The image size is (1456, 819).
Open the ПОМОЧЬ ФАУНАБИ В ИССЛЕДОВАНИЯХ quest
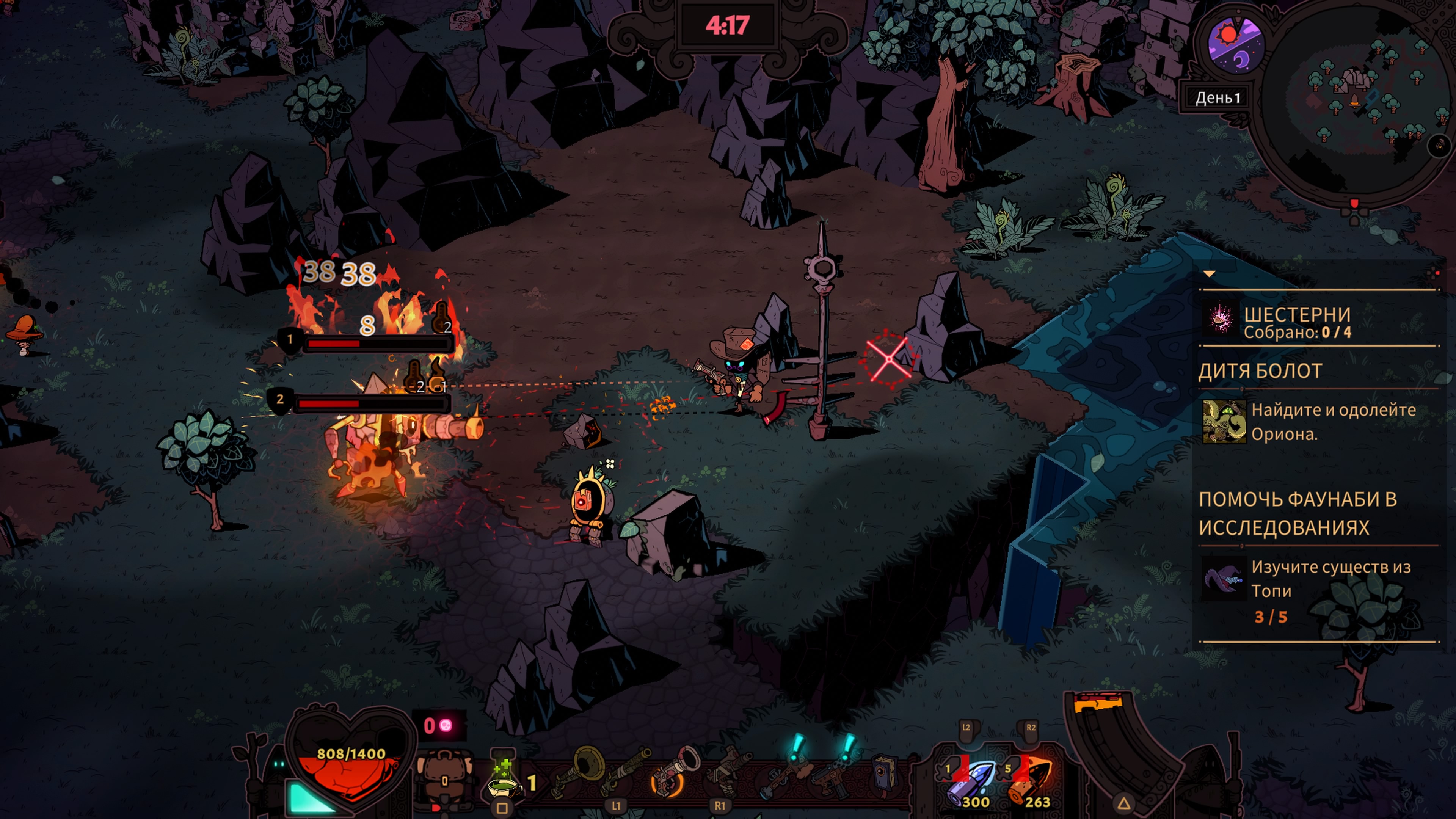(1298, 513)
